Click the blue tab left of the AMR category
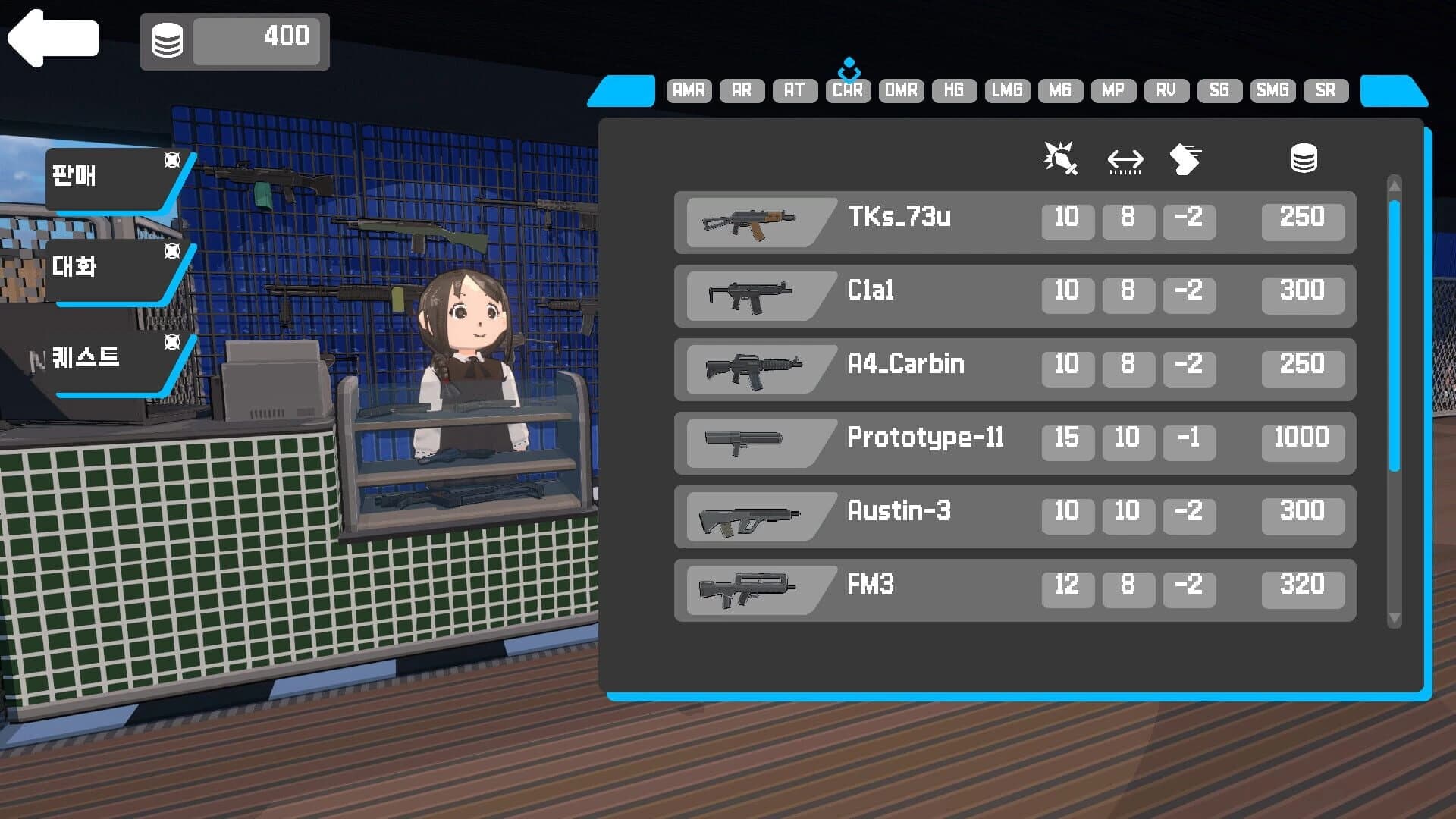Viewport: 1456px width, 819px height. tap(622, 91)
